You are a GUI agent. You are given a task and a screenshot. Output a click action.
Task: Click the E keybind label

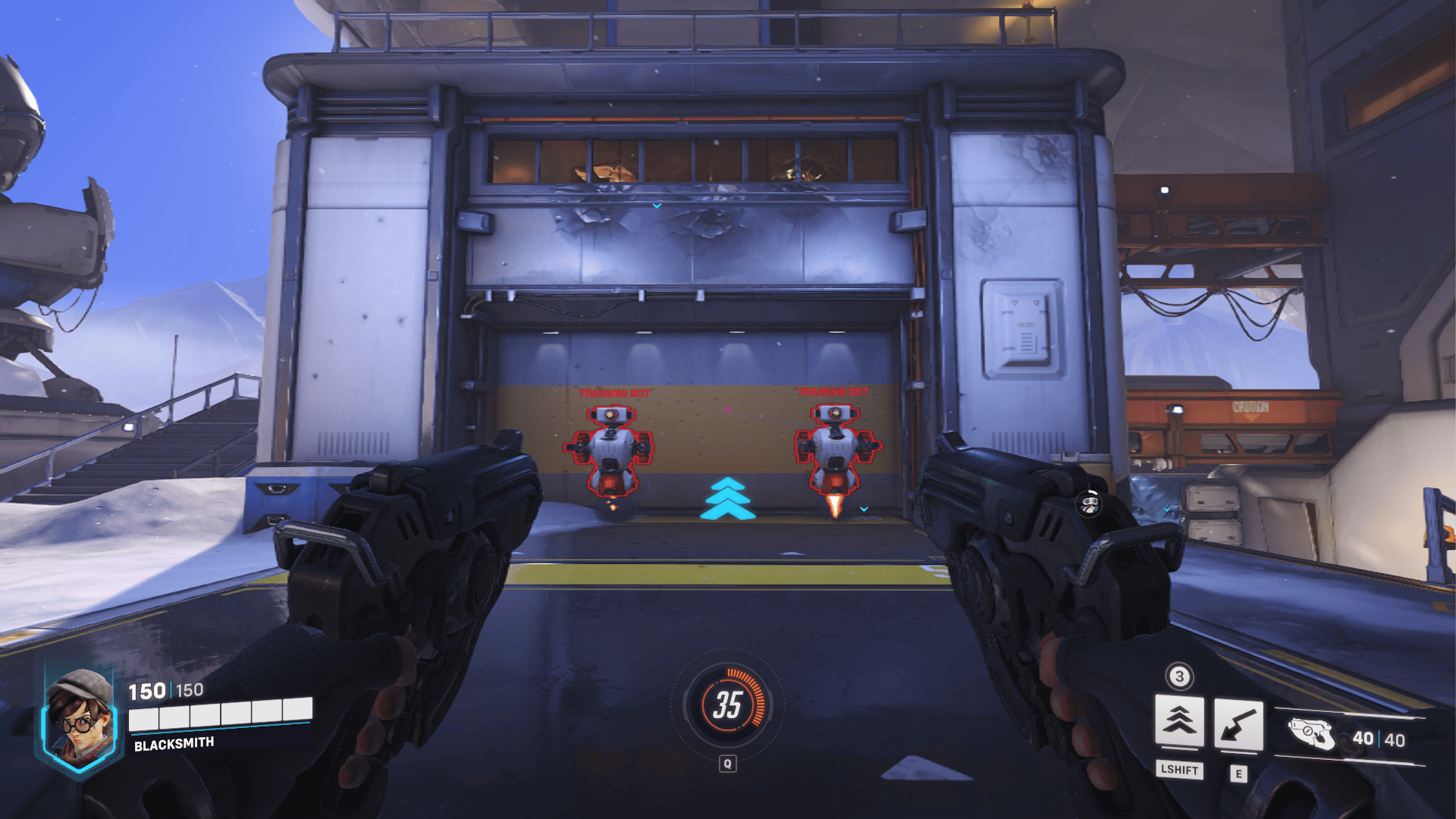click(1238, 773)
